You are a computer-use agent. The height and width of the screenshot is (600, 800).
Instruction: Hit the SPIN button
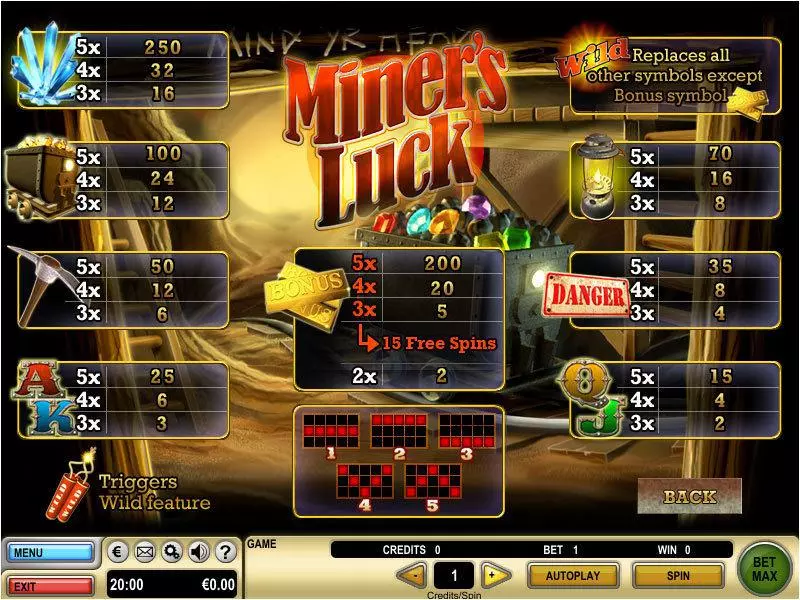point(678,576)
